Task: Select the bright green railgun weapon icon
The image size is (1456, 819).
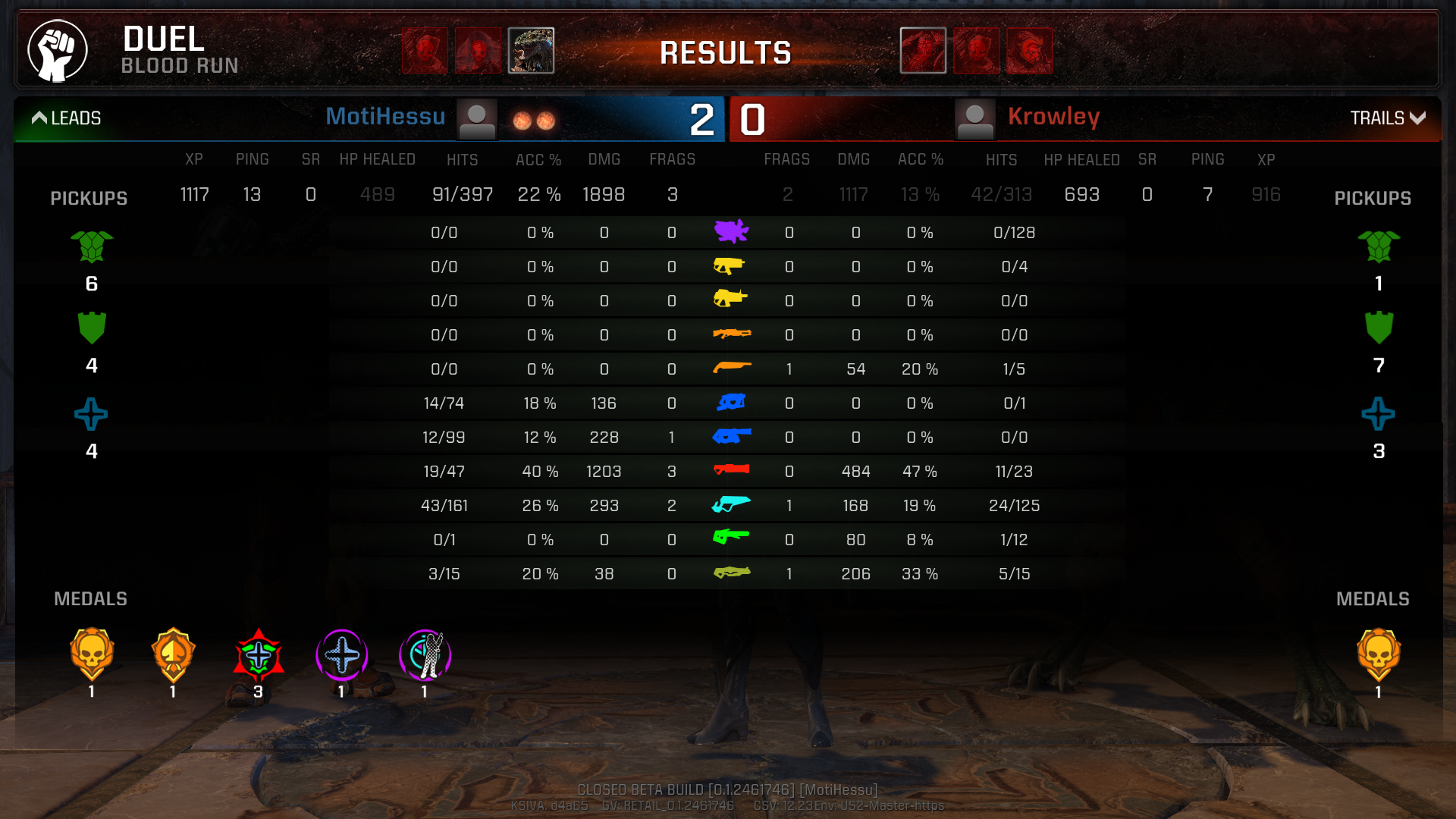Action: (731, 538)
